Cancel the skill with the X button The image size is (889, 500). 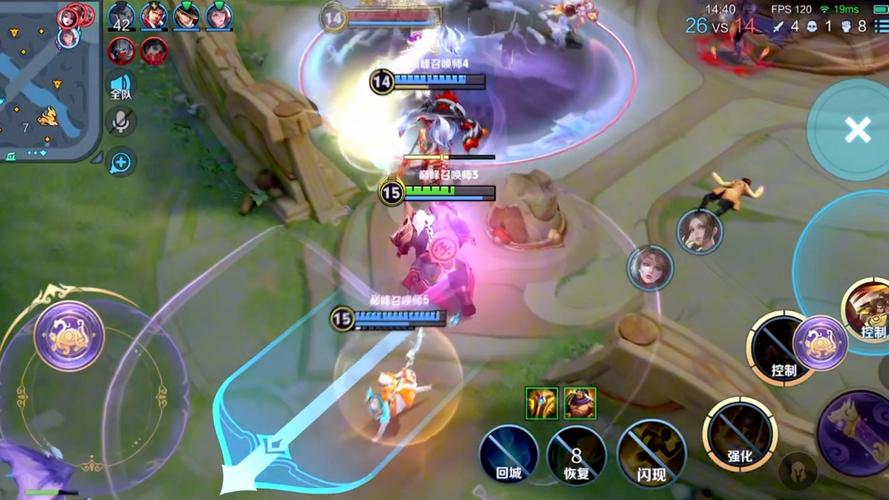pyautogui.click(x=857, y=130)
